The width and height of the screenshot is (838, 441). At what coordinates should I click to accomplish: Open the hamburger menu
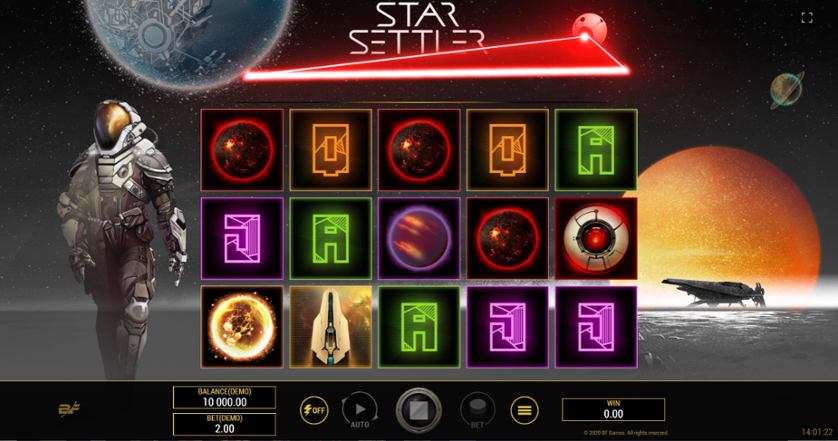pyautogui.click(x=524, y=409)
